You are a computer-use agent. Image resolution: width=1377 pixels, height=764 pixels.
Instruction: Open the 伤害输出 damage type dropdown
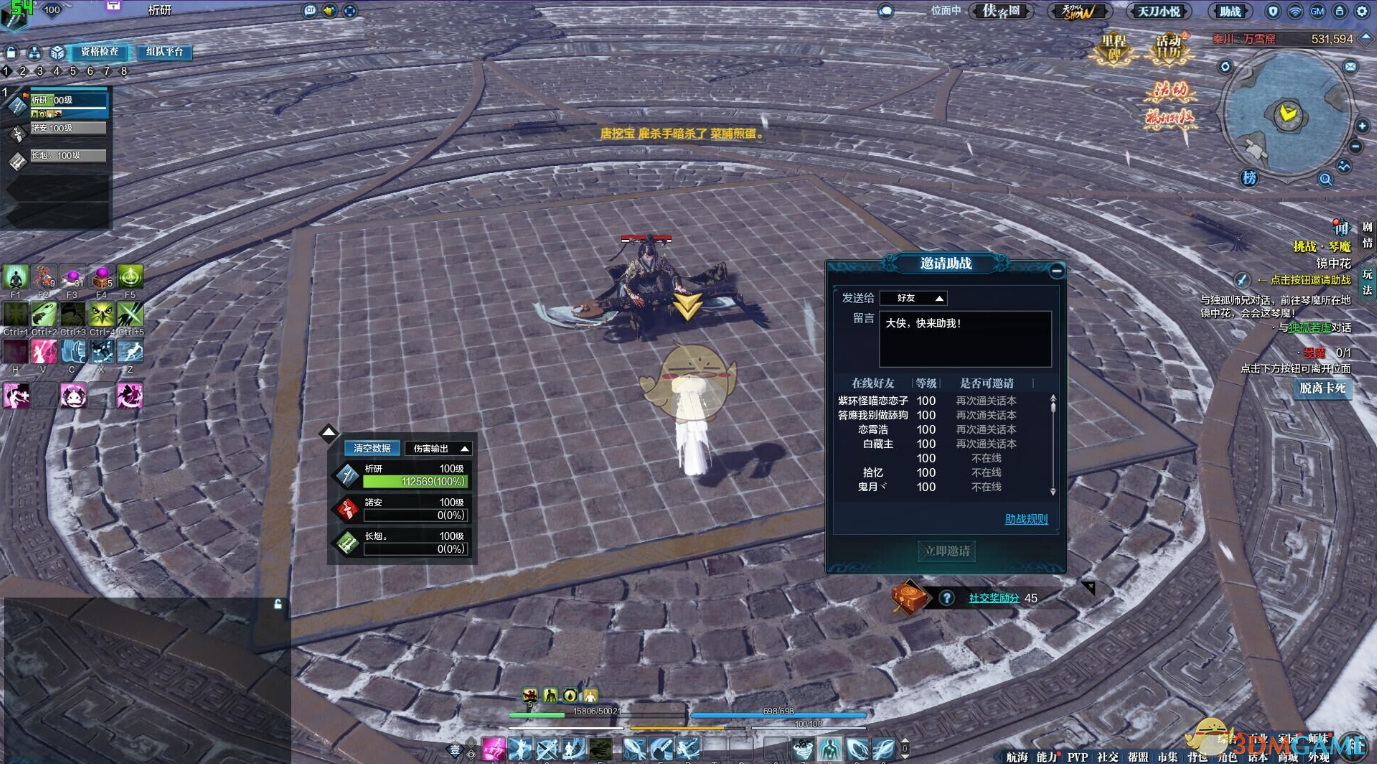point(438,448)
